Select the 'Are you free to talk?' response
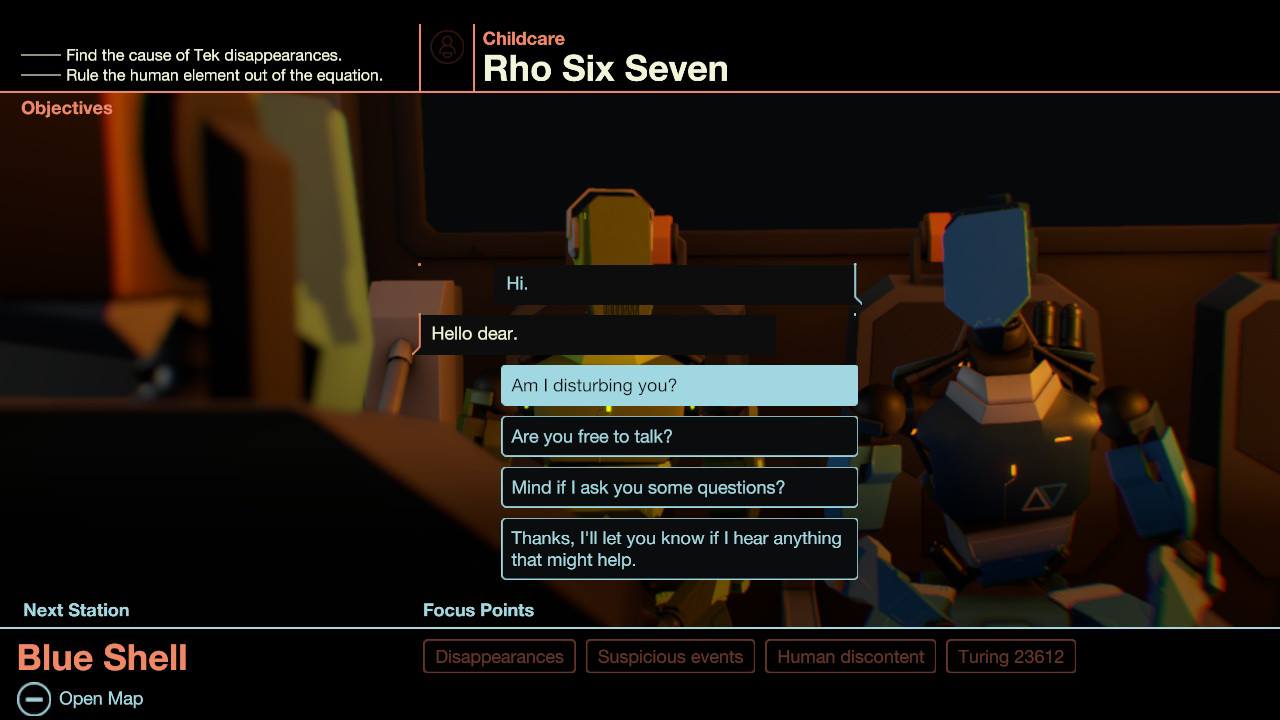Image resolution: width=1280 pixels, height=720 pixels. (x=679, y=436)
